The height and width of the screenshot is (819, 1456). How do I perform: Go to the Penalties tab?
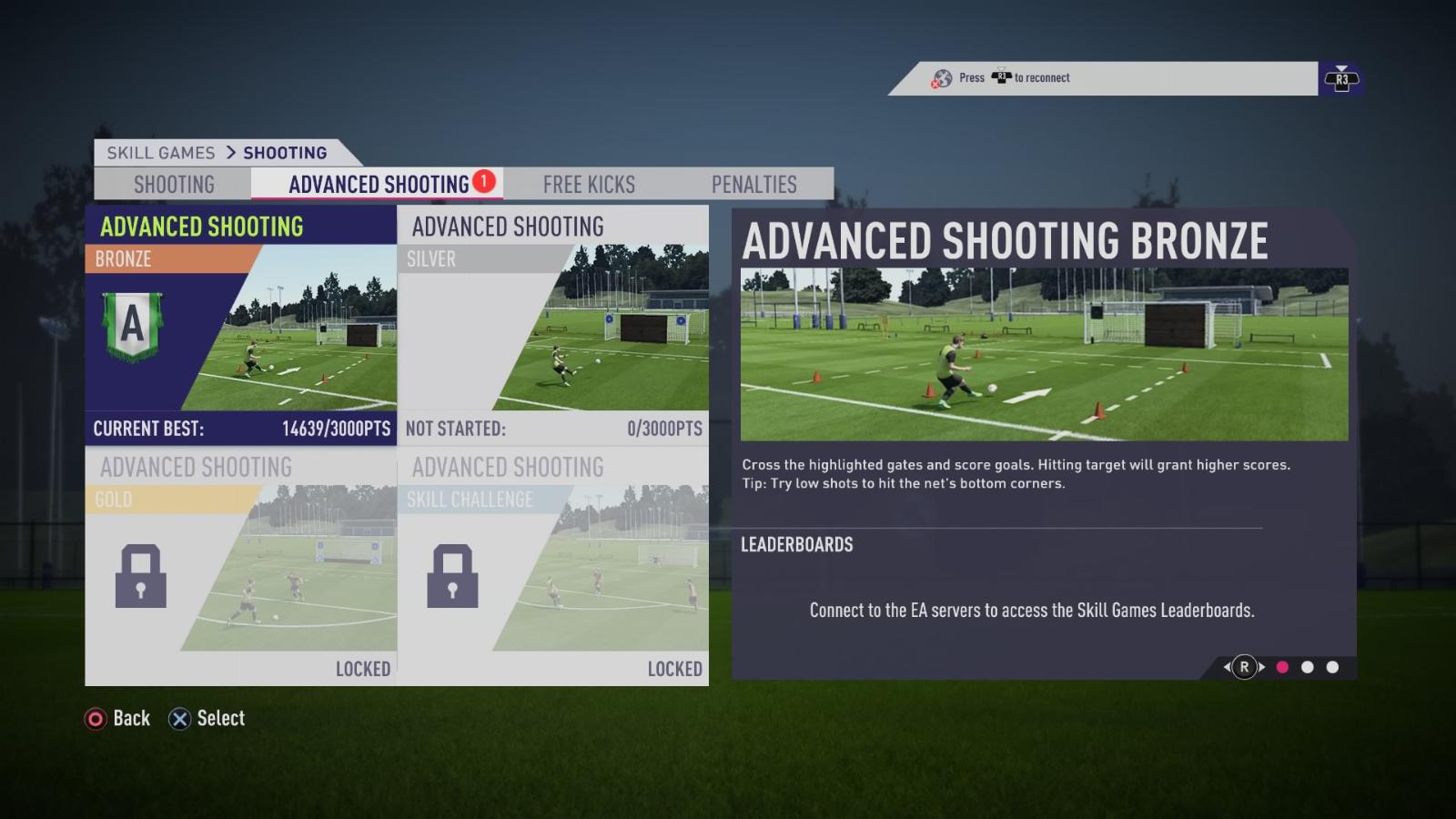pos(753,185)
